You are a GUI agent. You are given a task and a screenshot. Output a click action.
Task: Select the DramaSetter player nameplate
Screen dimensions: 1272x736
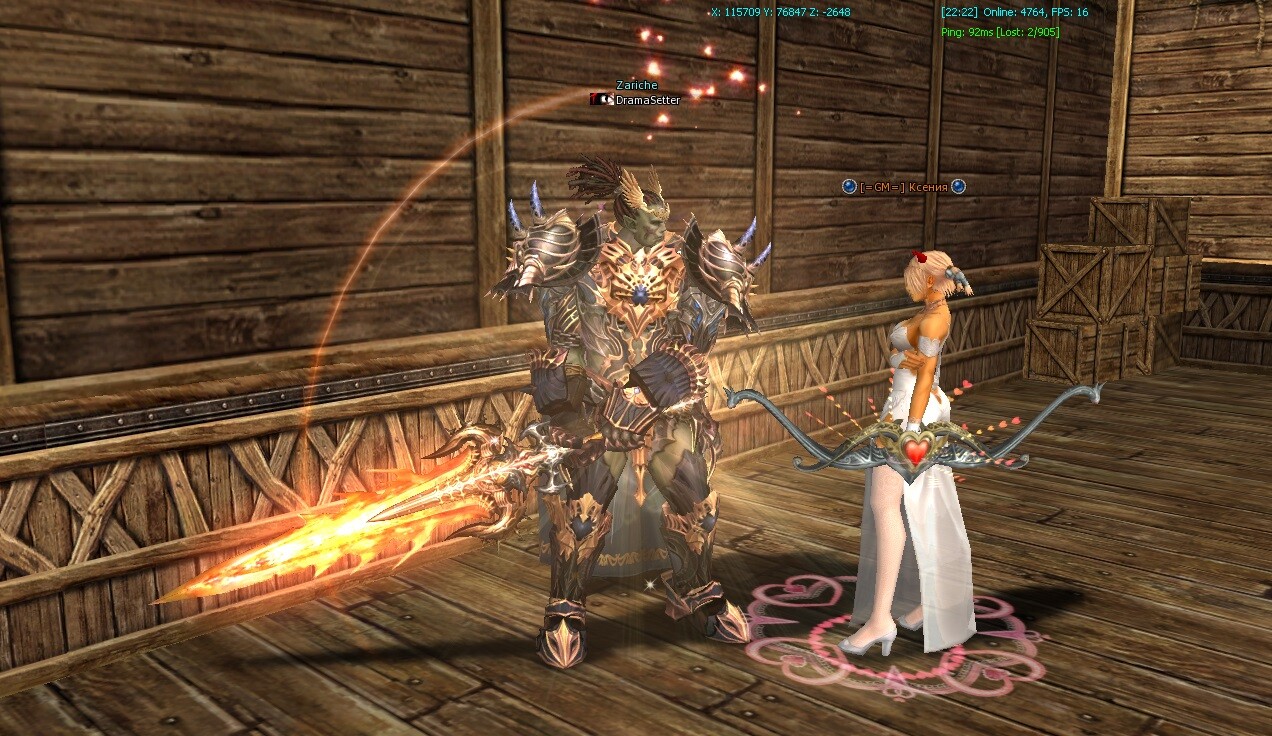(647, 100)
